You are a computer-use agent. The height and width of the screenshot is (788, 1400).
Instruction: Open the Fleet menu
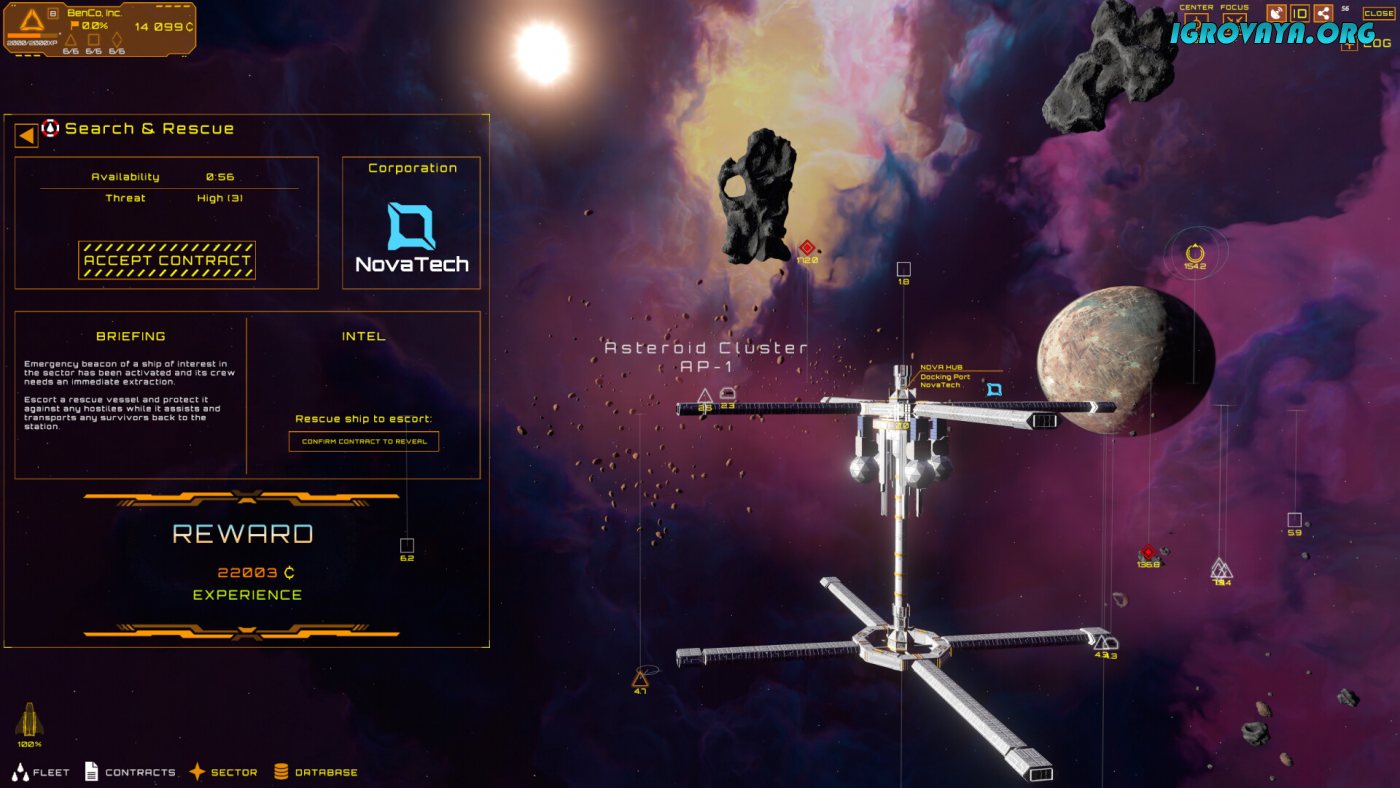coord(41,772)
